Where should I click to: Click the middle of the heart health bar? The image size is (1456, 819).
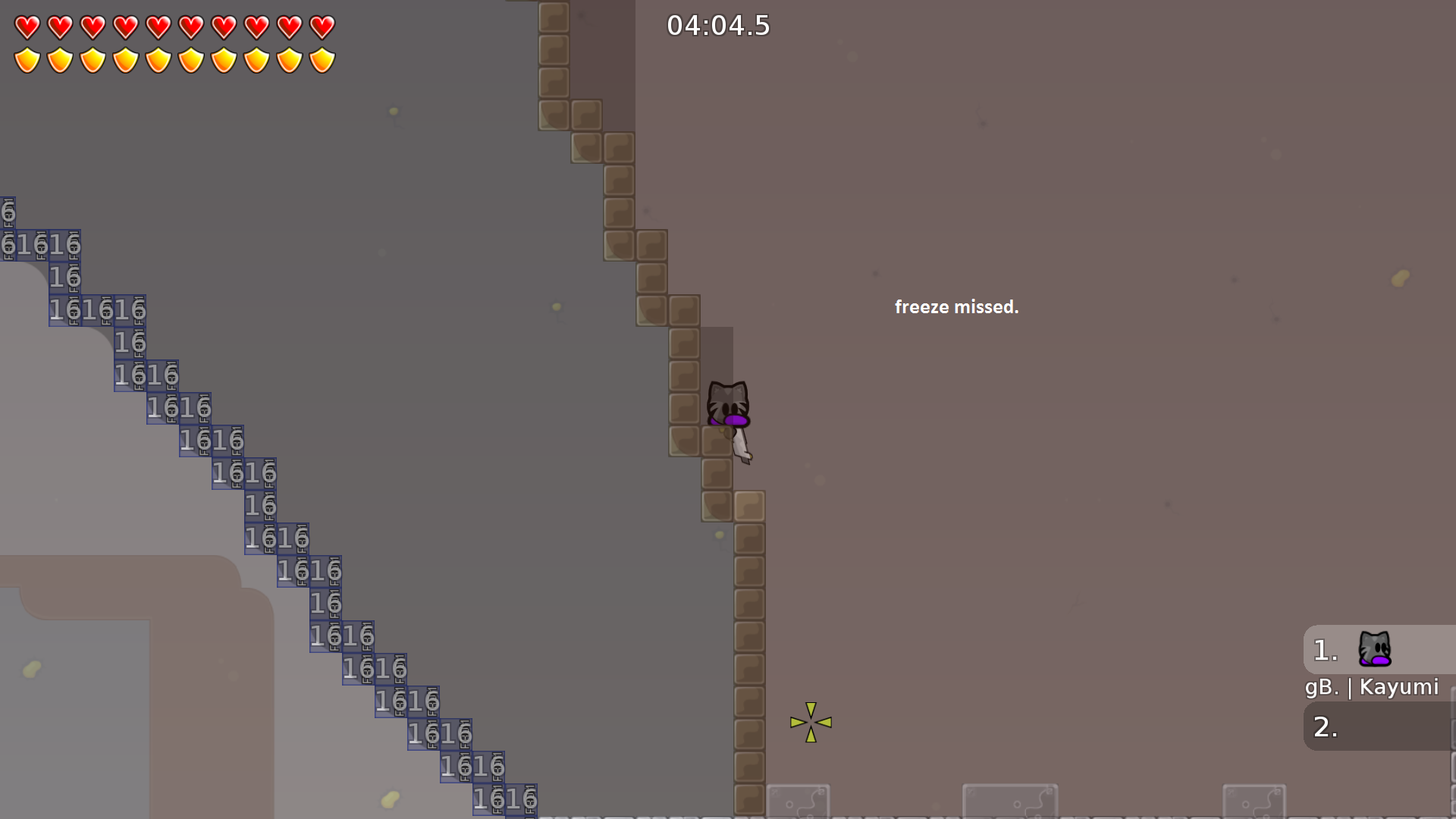click(174, 26)
